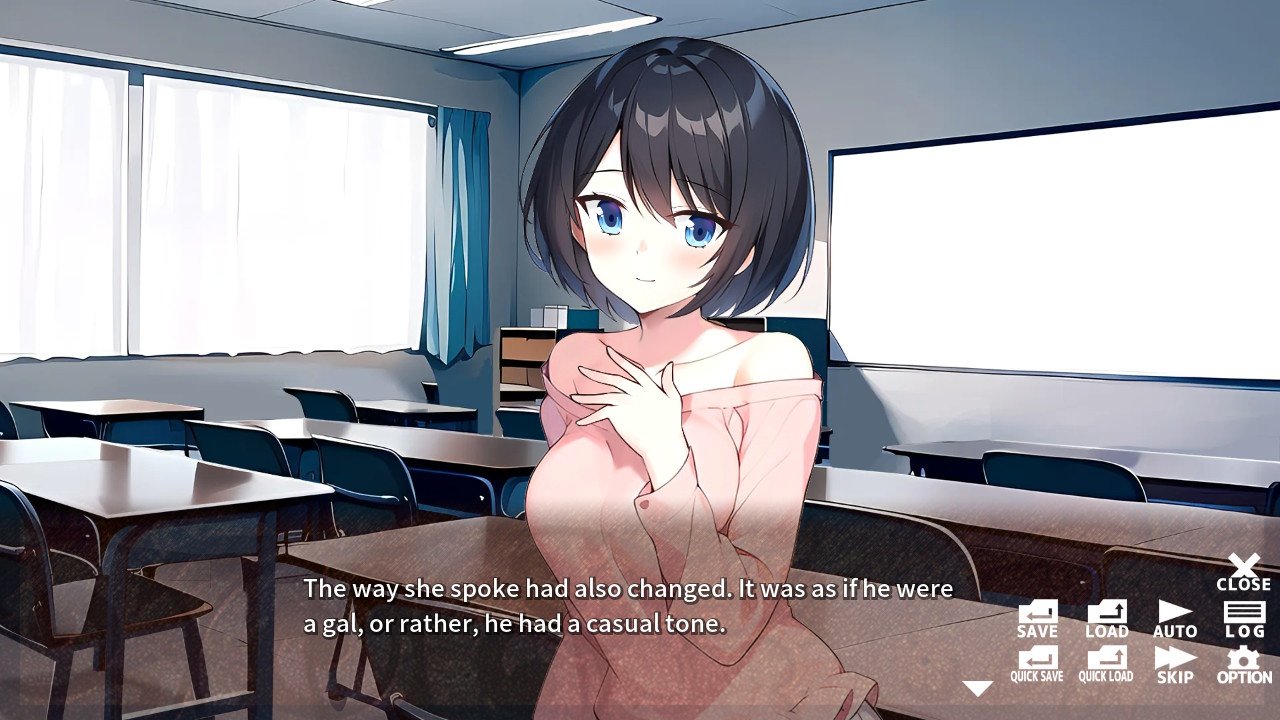Overwrite a save slot via SAVE
Image resolution: width=1280 pixels, height=720 pixels.
pos(1036,618)
